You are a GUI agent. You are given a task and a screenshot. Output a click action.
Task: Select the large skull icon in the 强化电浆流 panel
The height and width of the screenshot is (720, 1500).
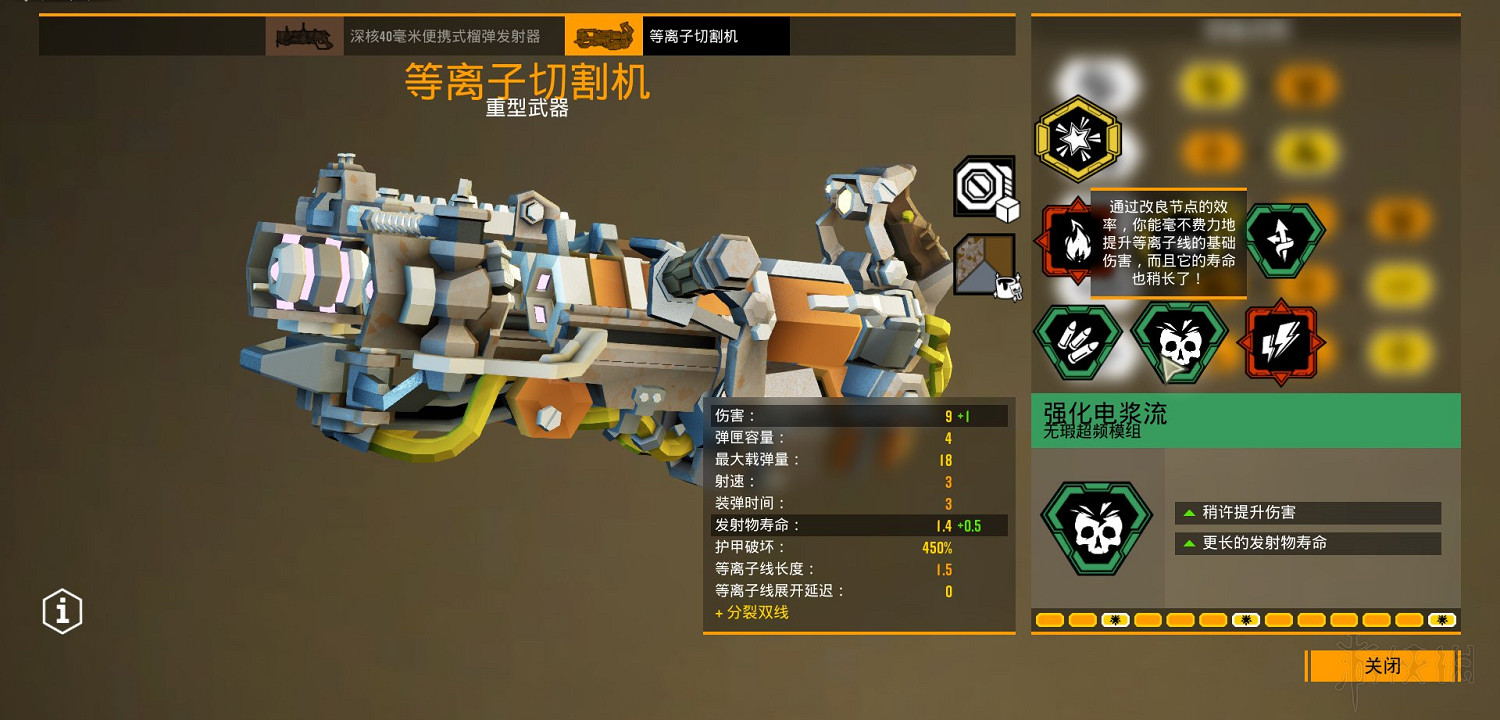click(x=1097, y=528)
